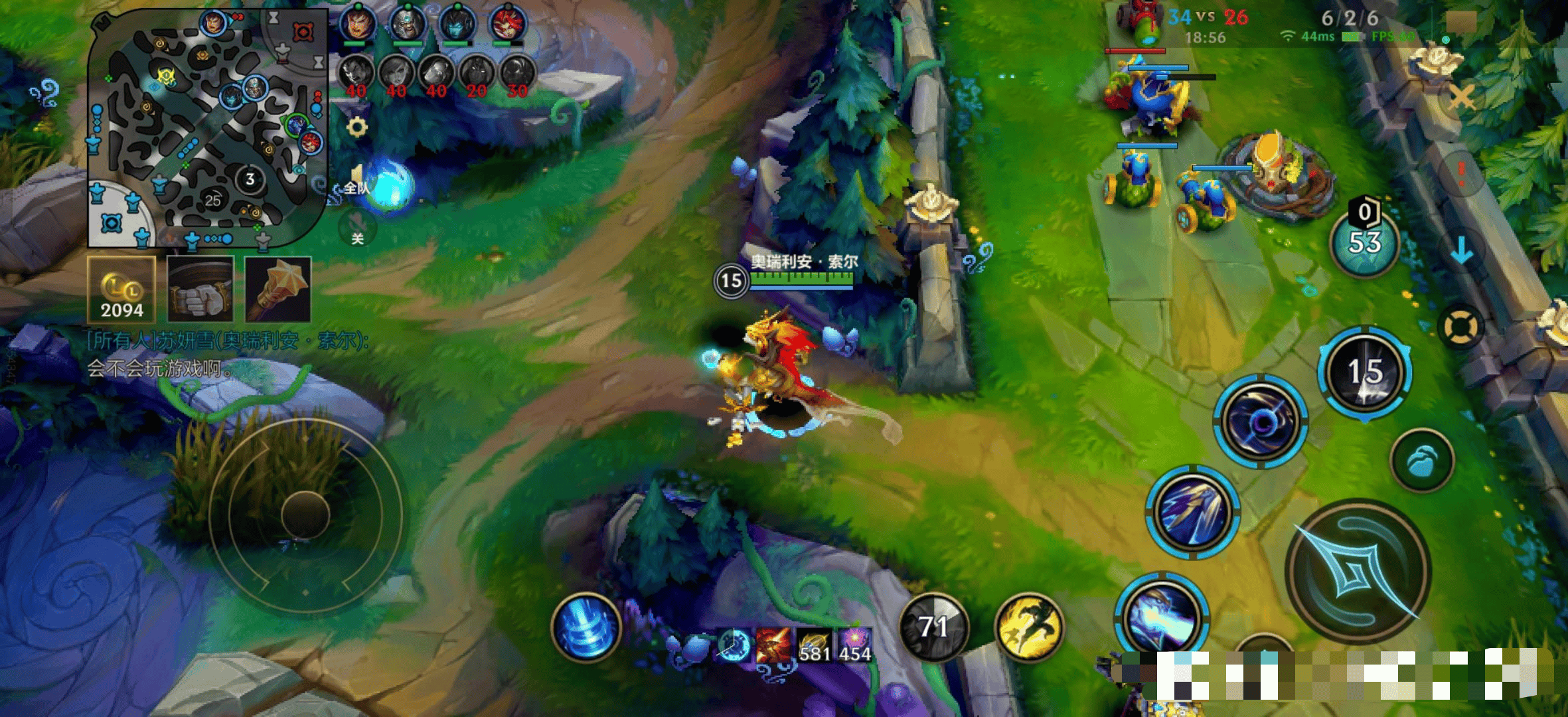This screenshot has height=717, width=1568.
Task: Send the exclamation danger ping
Action: tap(1460, 173)
